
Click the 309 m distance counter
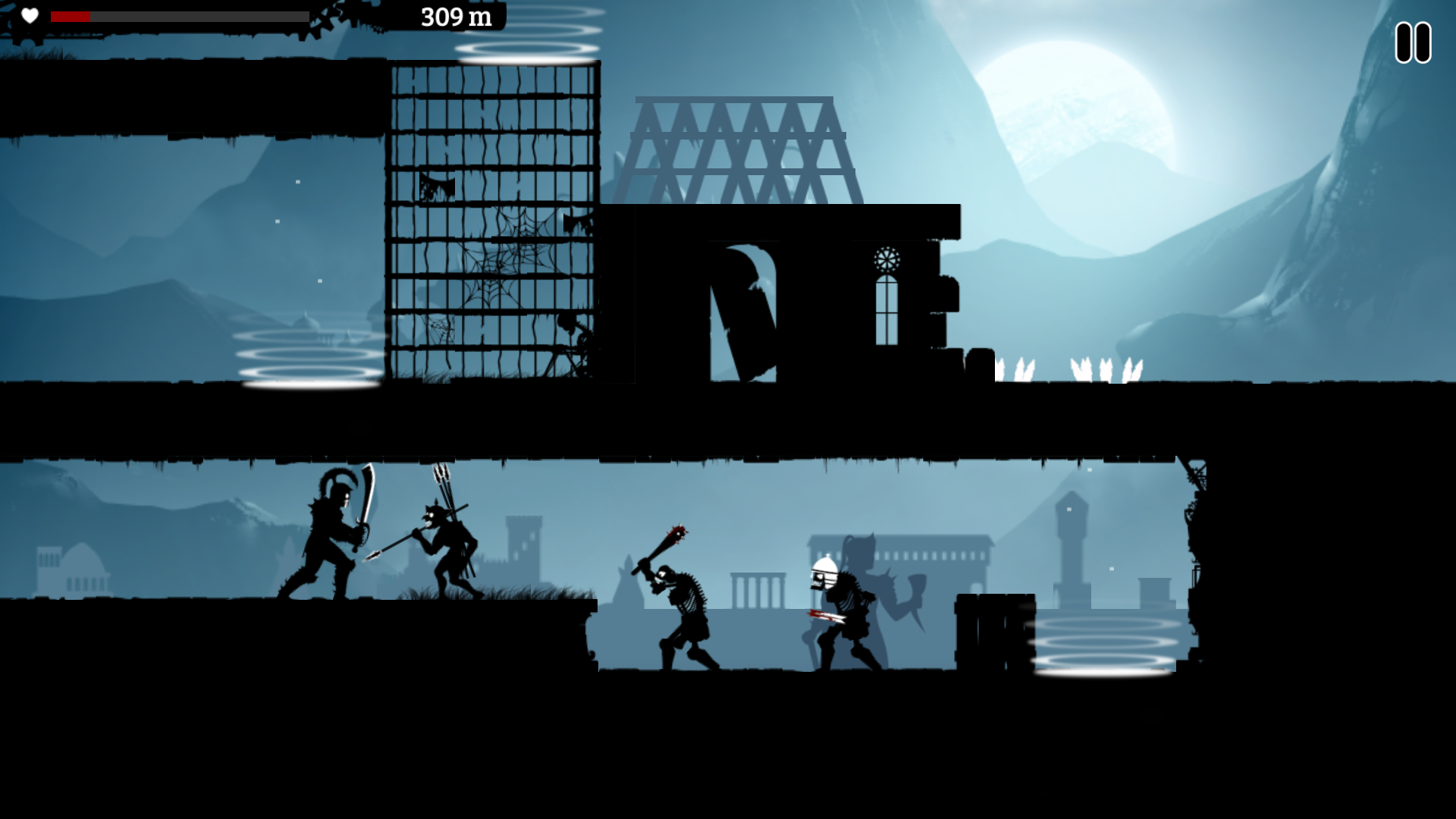(455, 15)
